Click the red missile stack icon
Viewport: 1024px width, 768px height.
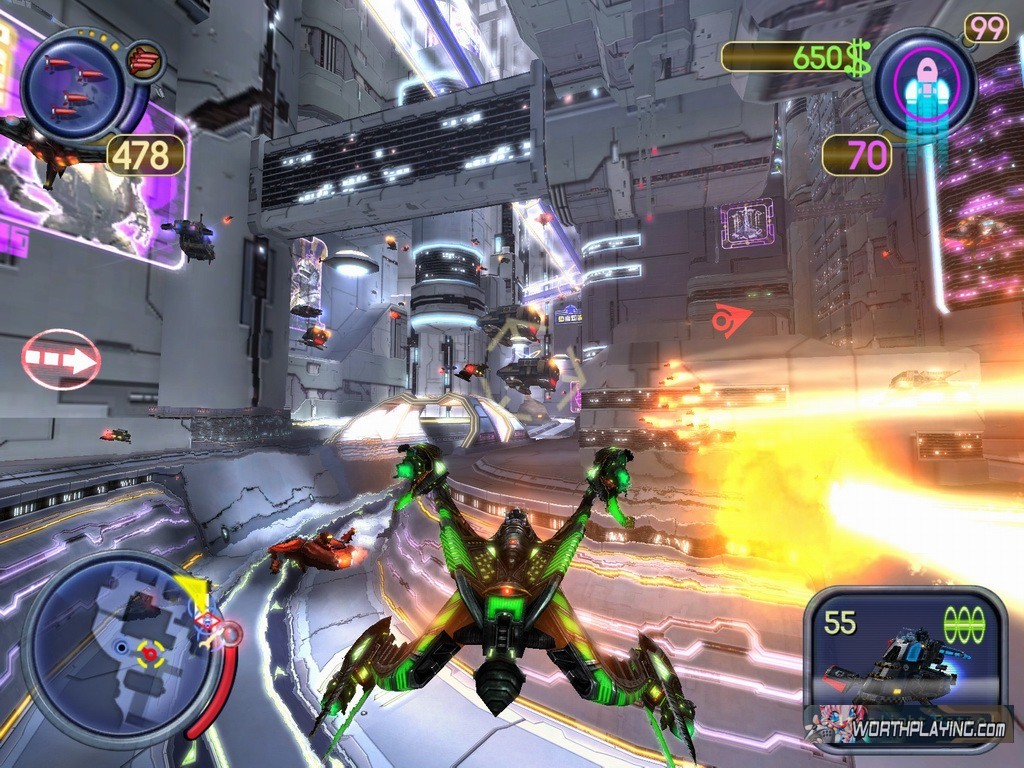(x=146, y=61)
